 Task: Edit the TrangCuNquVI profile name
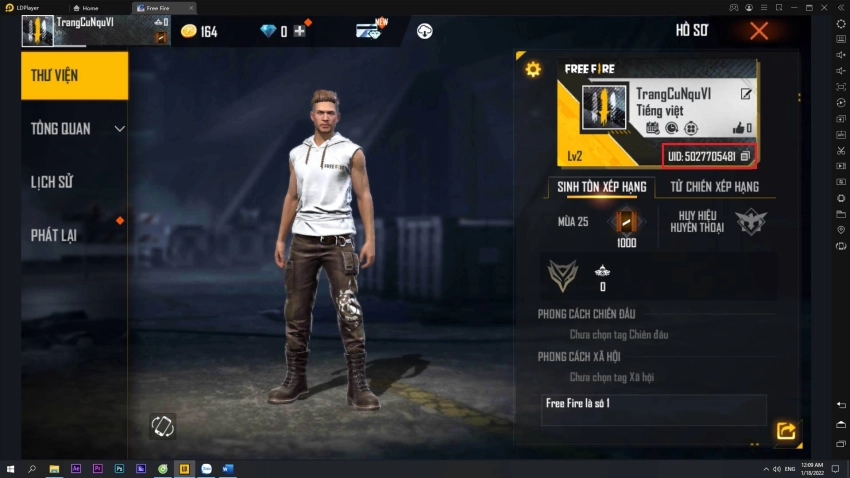coord(746,94)
